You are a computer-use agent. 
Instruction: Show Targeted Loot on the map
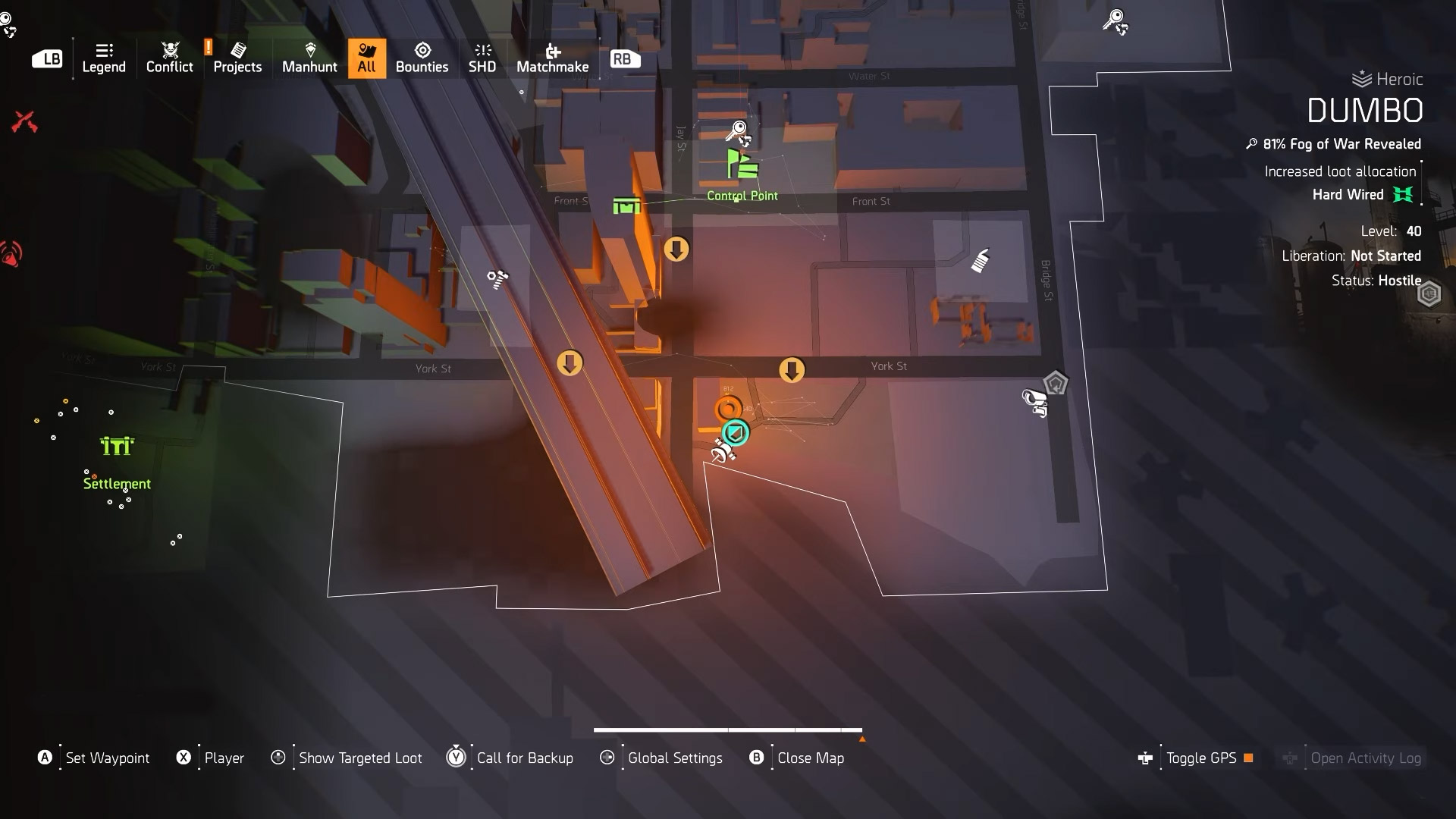(359, 758)
